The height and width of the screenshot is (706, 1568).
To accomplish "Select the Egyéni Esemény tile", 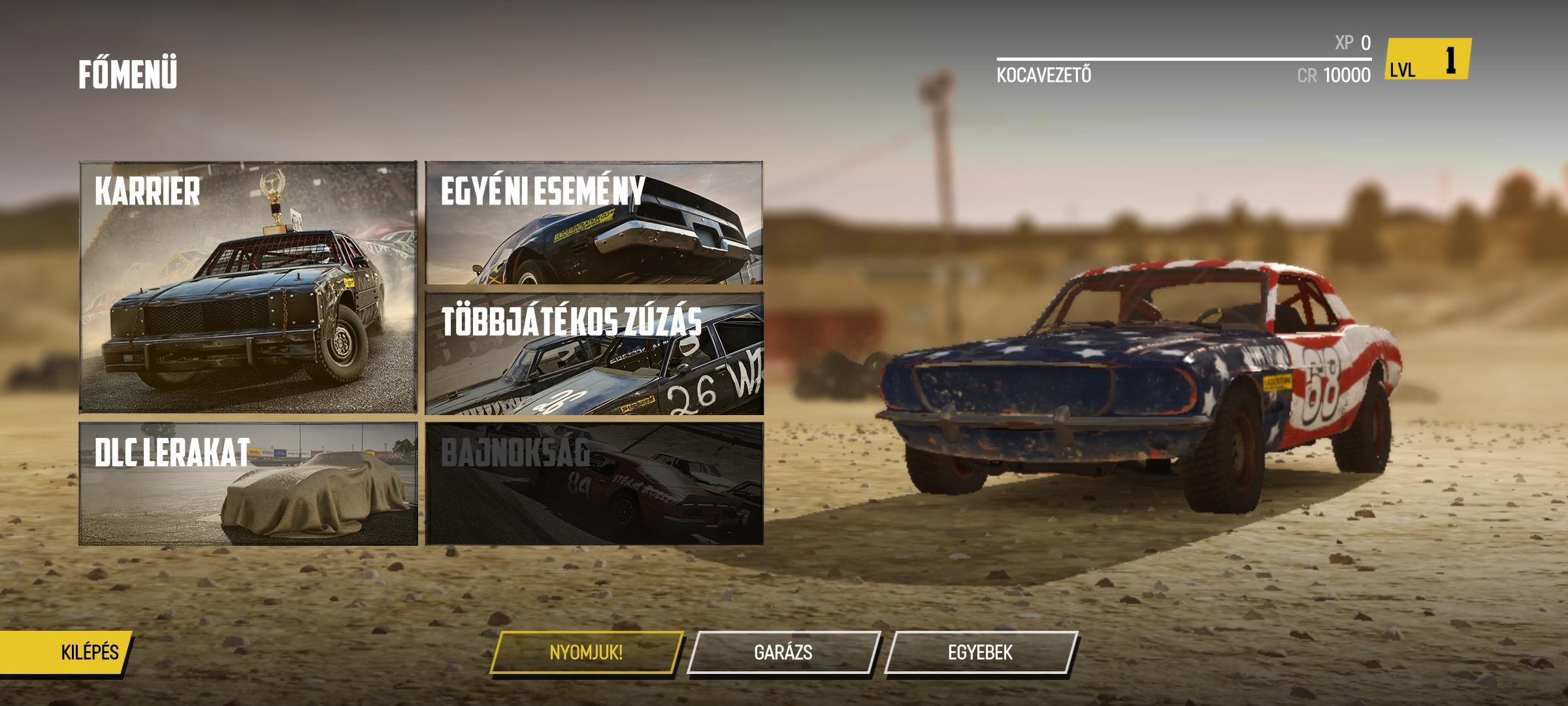I will coord(594,224).
